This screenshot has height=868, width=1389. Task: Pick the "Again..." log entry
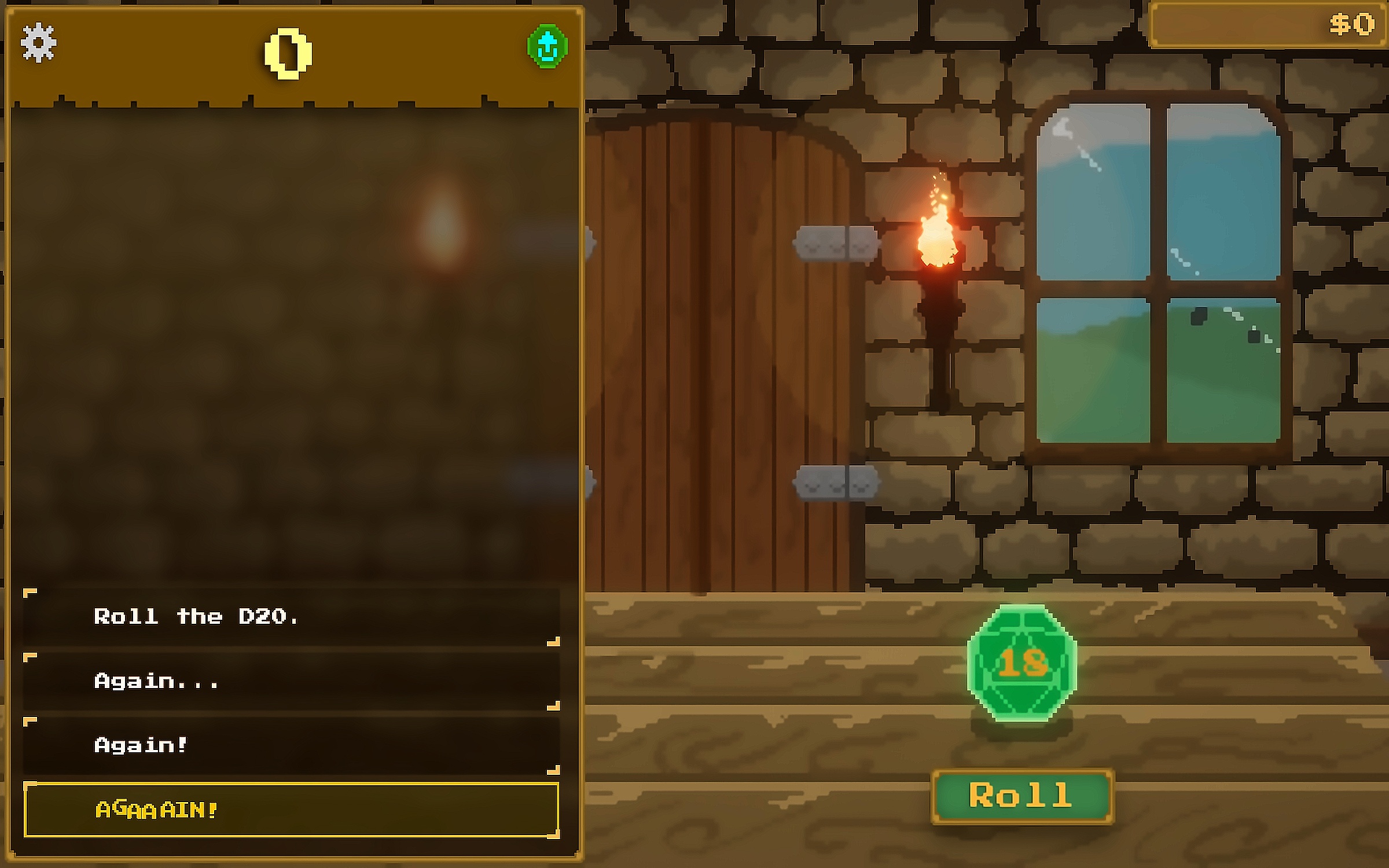pos(291,681)
